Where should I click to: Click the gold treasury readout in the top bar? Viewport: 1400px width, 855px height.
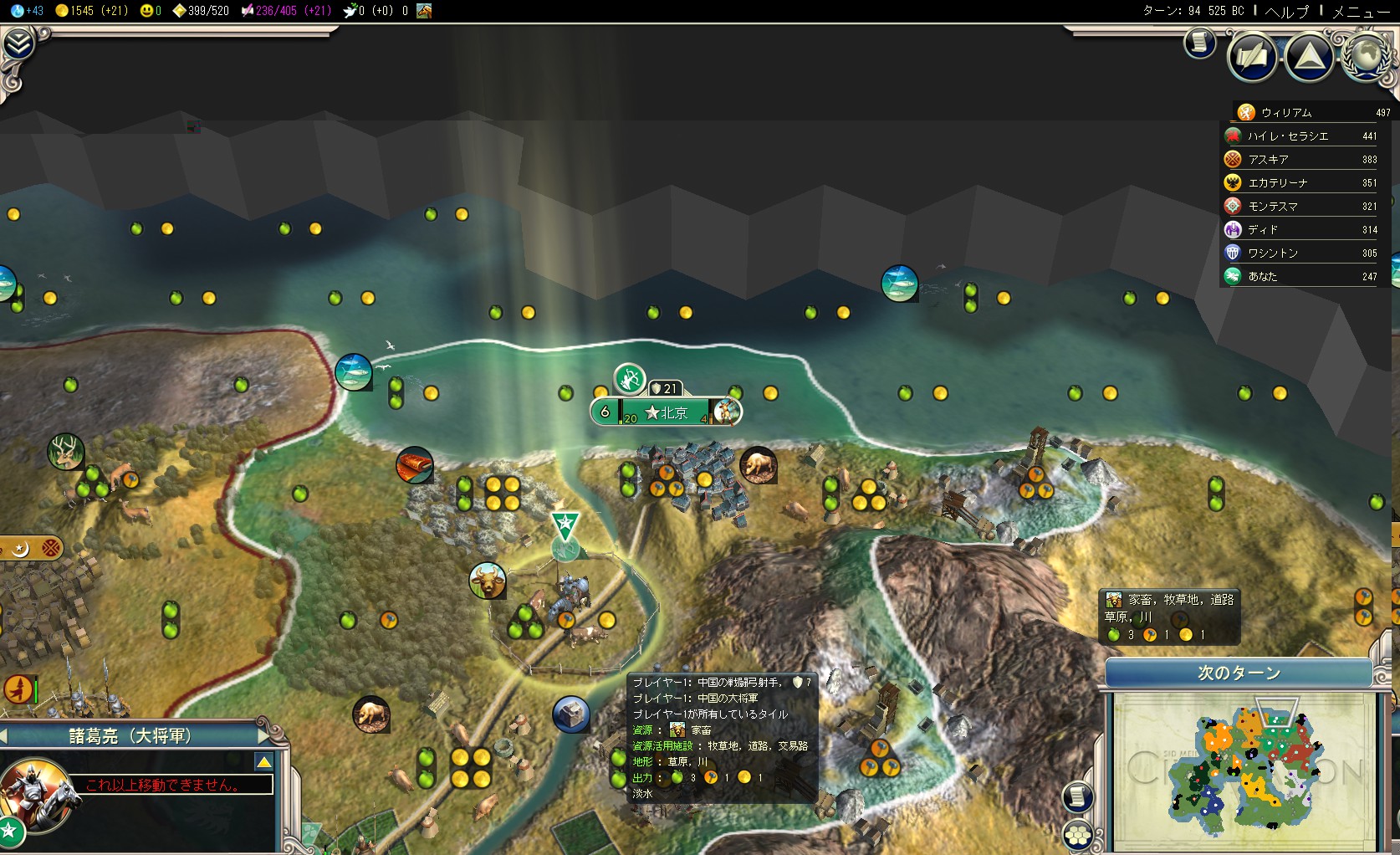pos(90,11)
